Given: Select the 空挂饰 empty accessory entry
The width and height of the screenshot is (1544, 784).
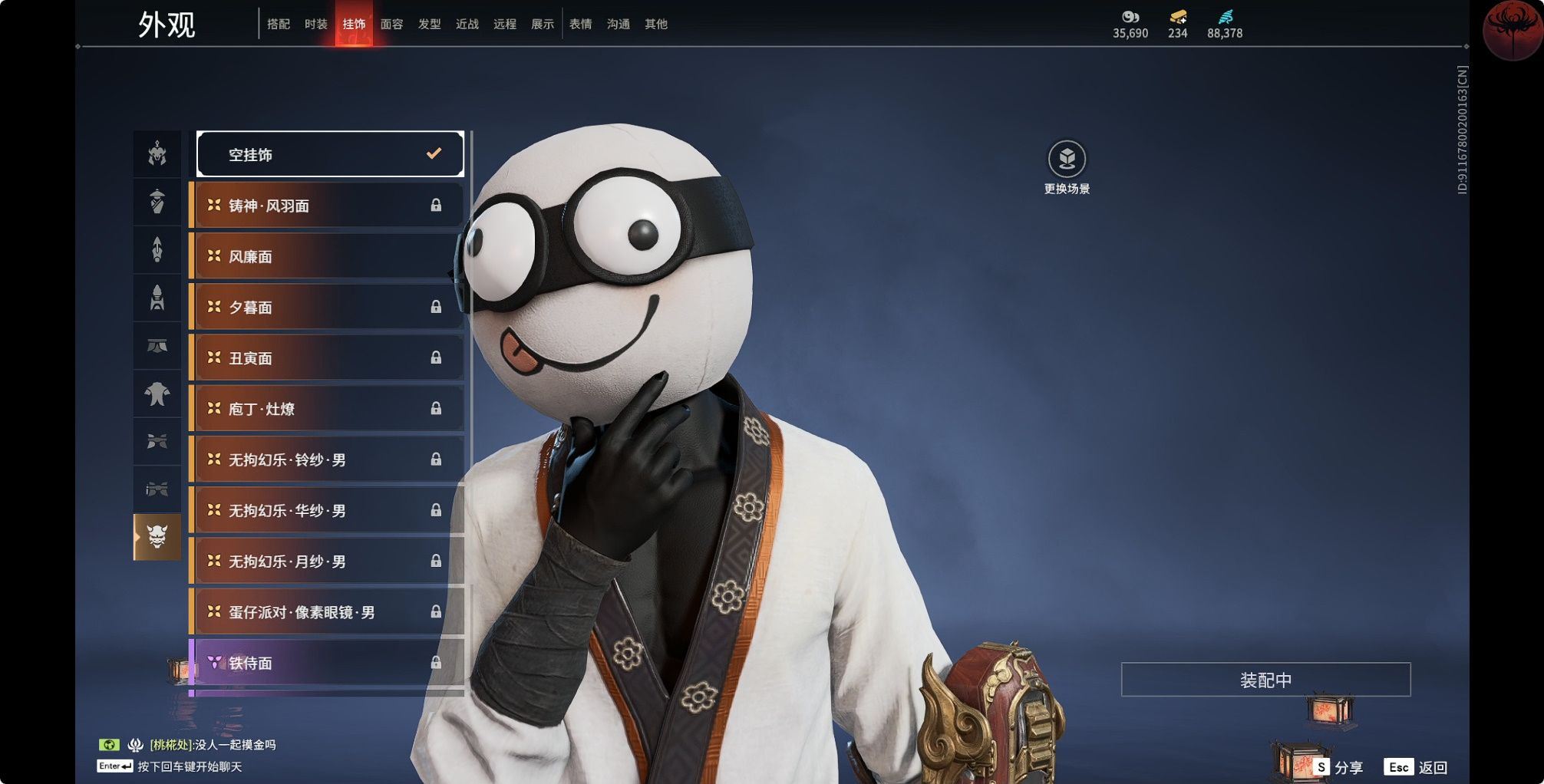Looking at the screenshot, I should coord(330,154).
